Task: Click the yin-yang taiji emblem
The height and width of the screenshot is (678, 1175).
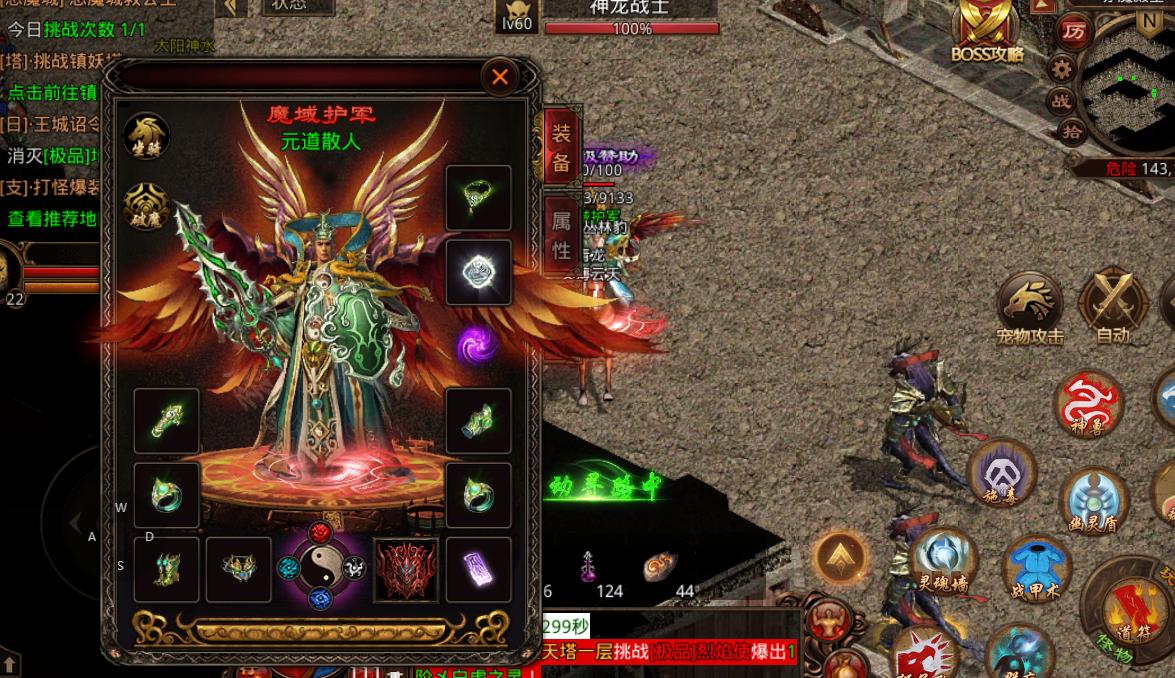Action: (x=320, y=567)
